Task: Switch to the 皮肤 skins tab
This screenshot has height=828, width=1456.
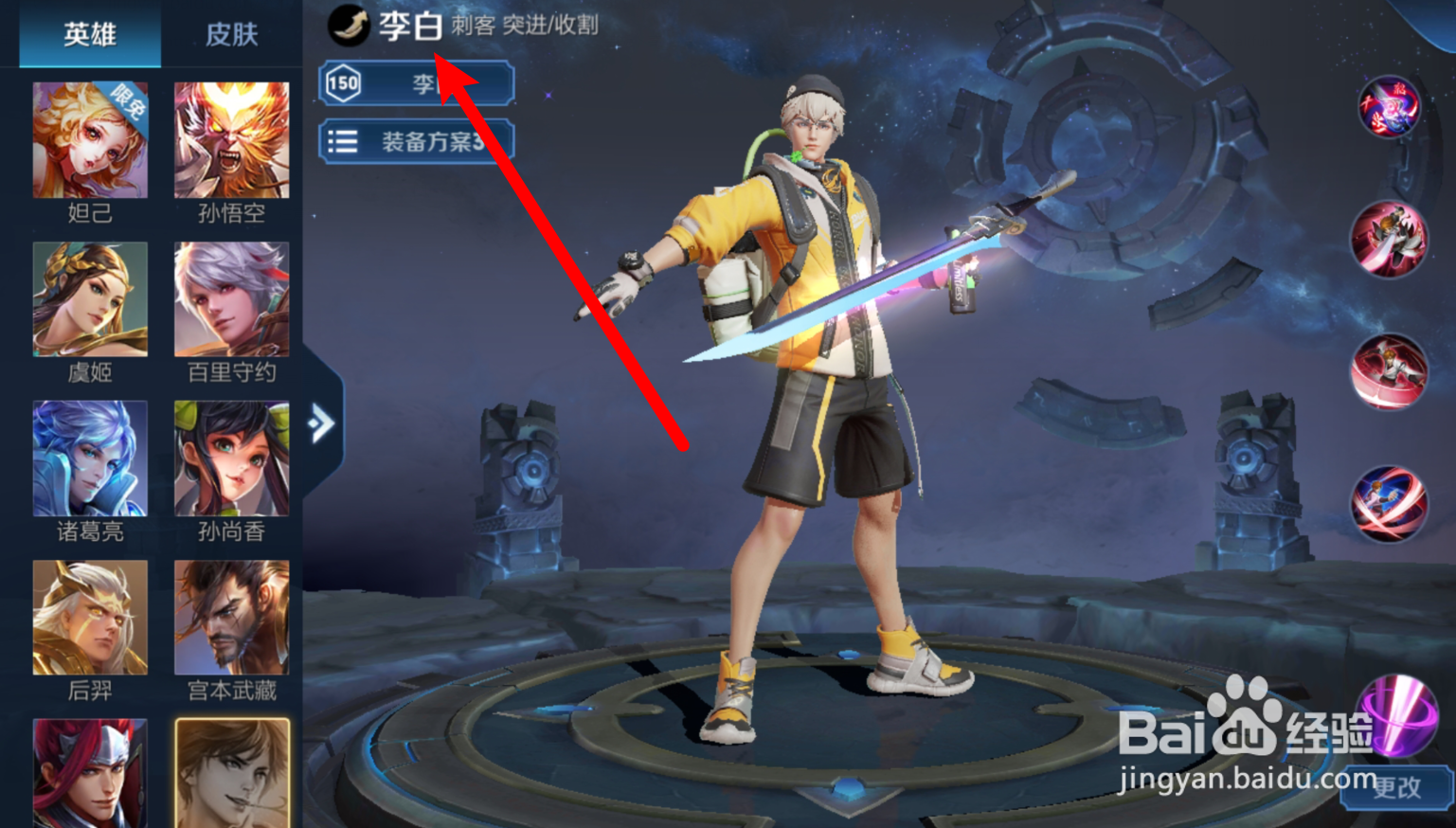Action: pos(232,34)
